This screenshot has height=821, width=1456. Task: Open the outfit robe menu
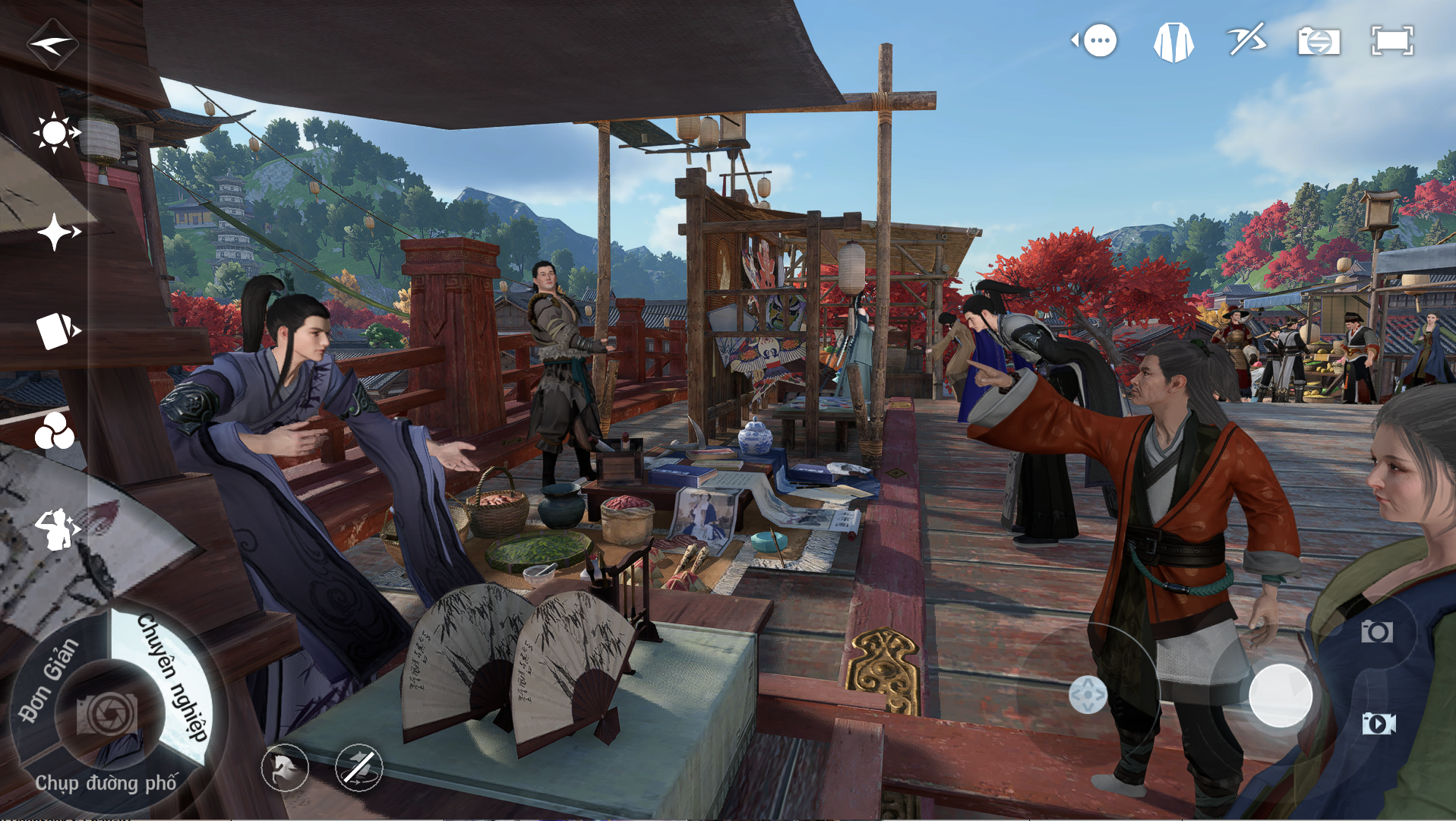(x=1173, y=42)
